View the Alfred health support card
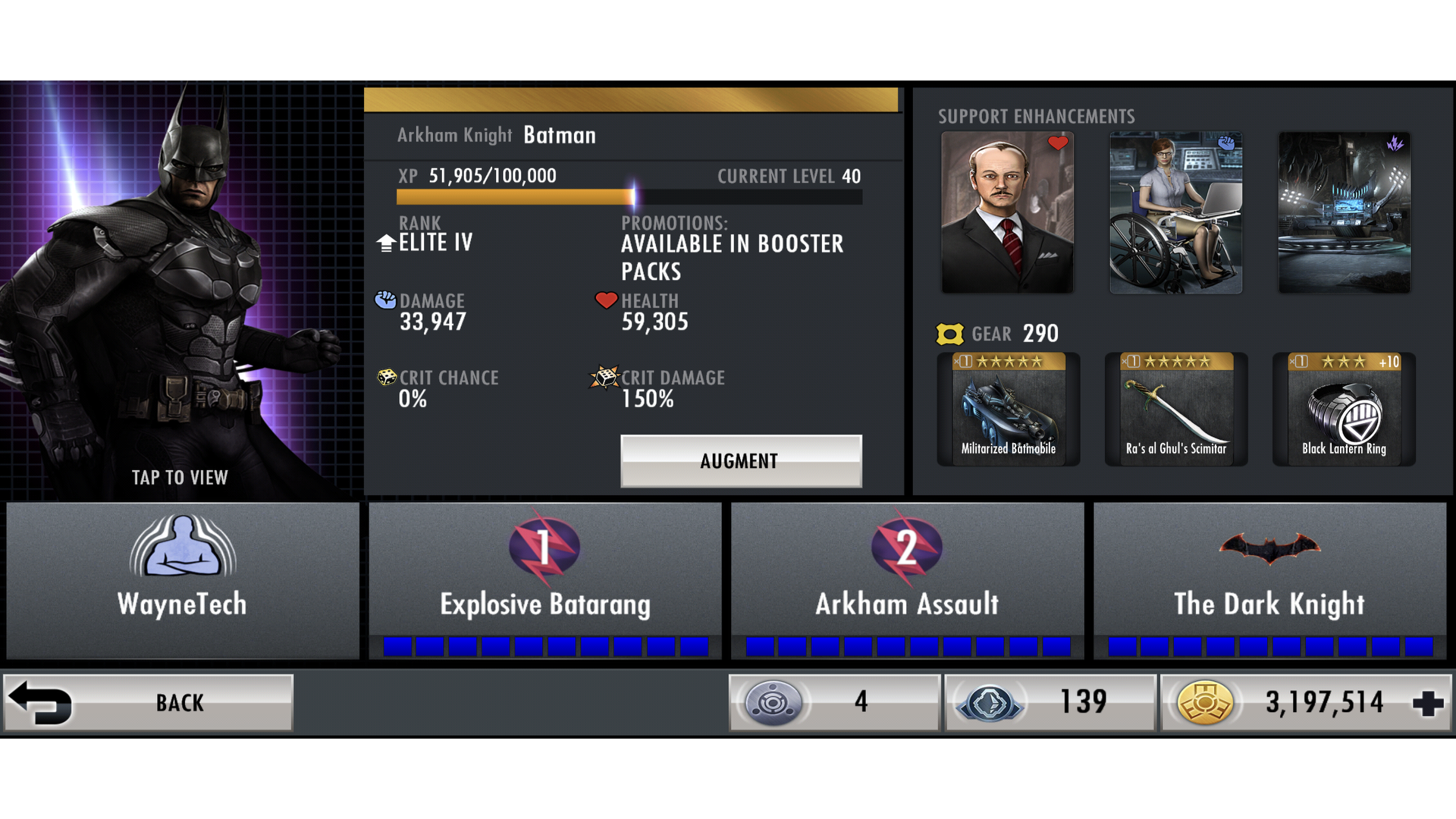Screen dimensions: 1456x819 click(1007, 212)
